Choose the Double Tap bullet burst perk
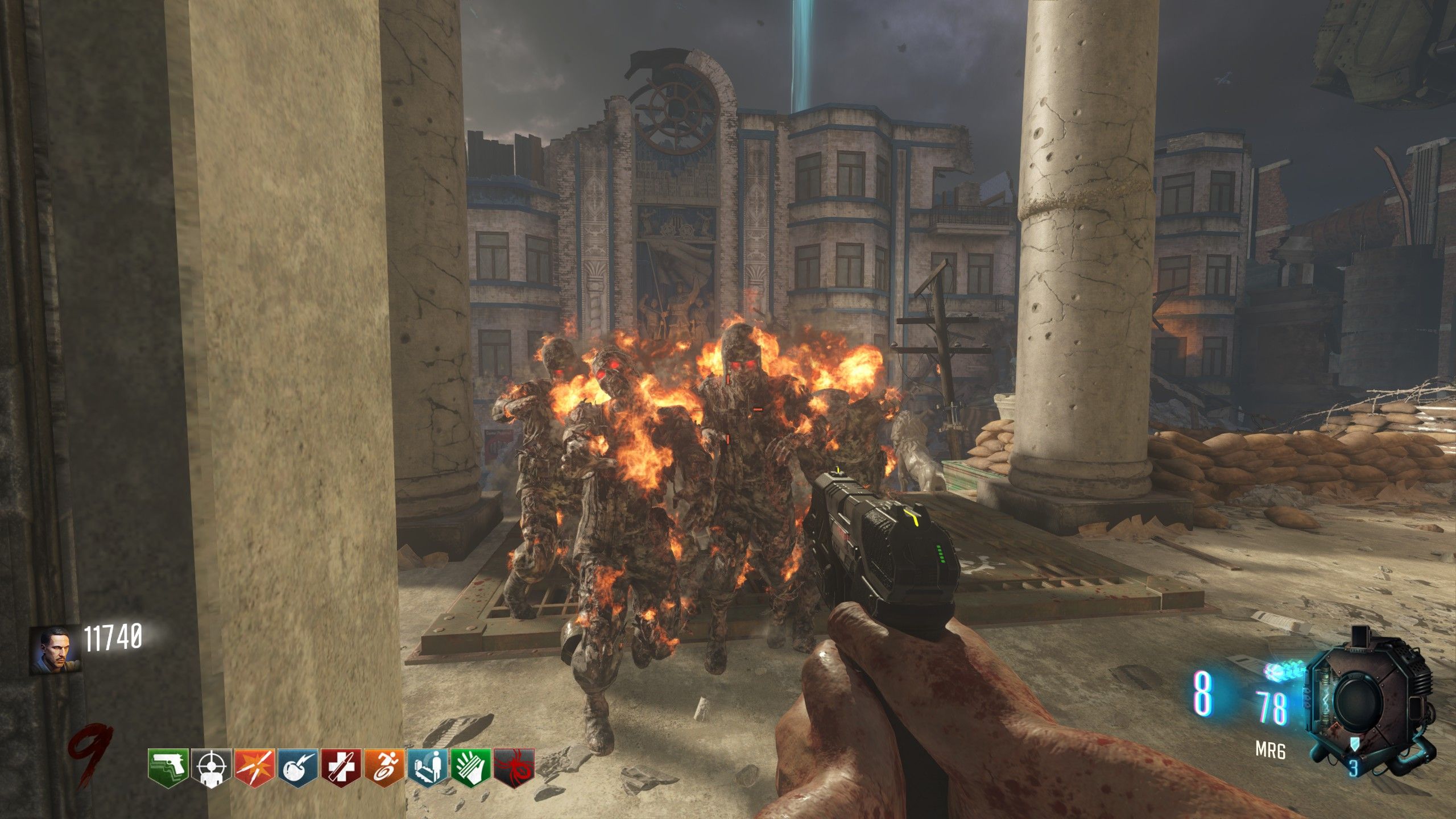 coord(254,768)
